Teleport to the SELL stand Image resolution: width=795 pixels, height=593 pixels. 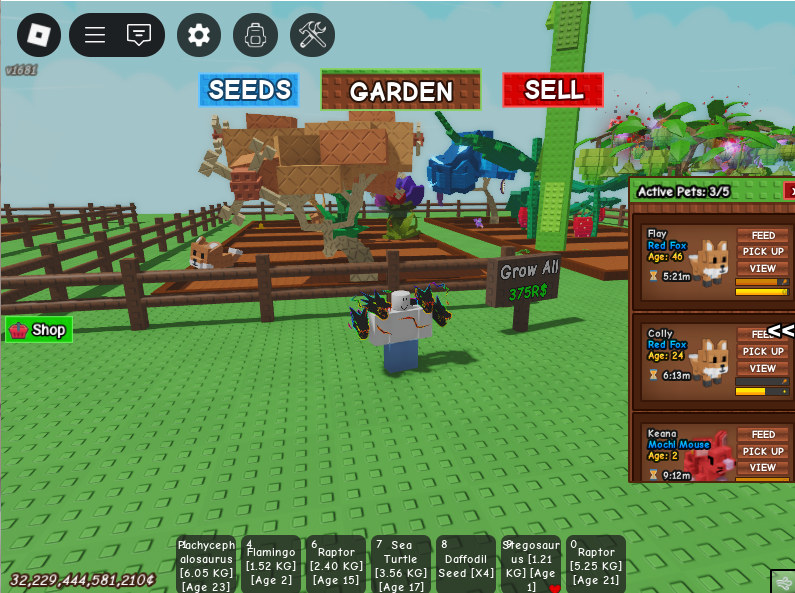[x=553, y=90]
